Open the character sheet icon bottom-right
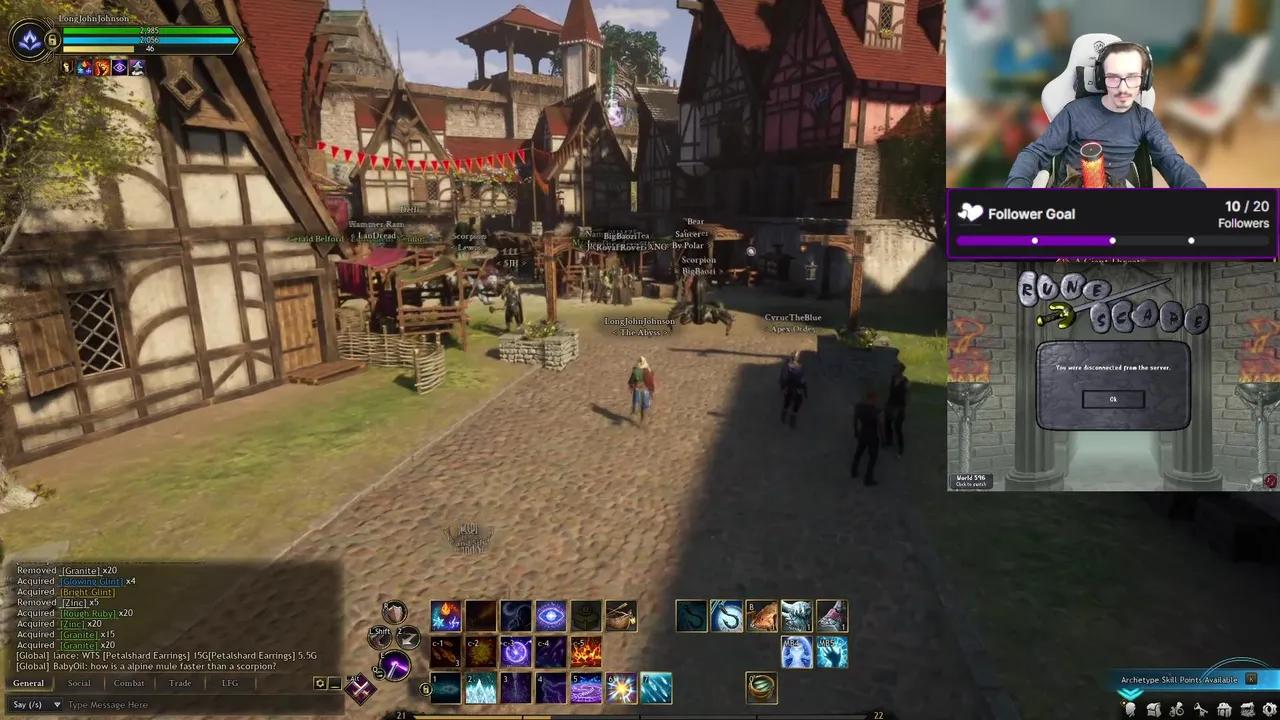Image resolution: width=1280 pixels, height=720 pixels. click(x=1129, y=709)
